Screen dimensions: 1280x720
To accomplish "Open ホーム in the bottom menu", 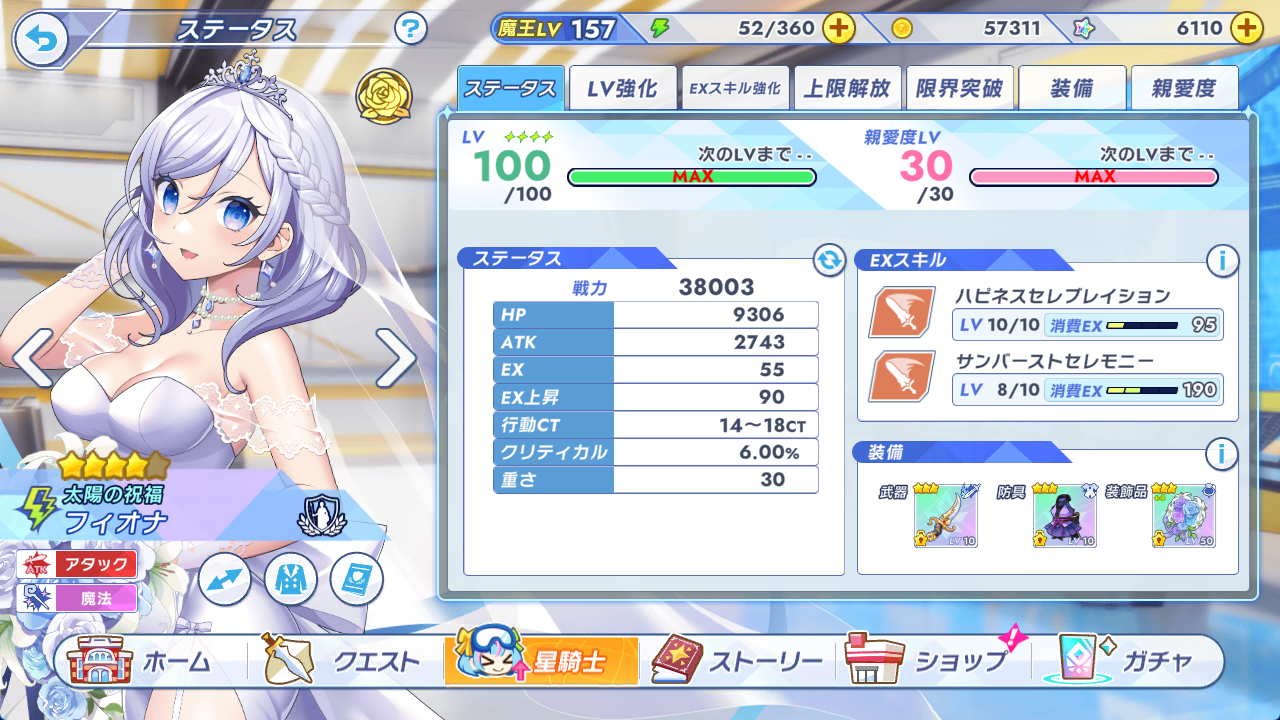I will (143, 661).
